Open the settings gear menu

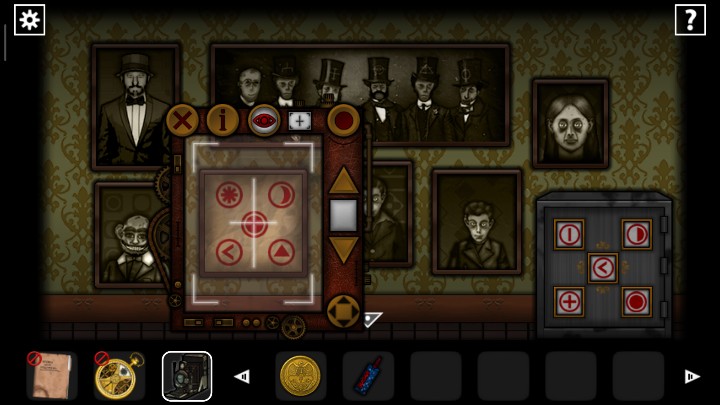(29, 19)
